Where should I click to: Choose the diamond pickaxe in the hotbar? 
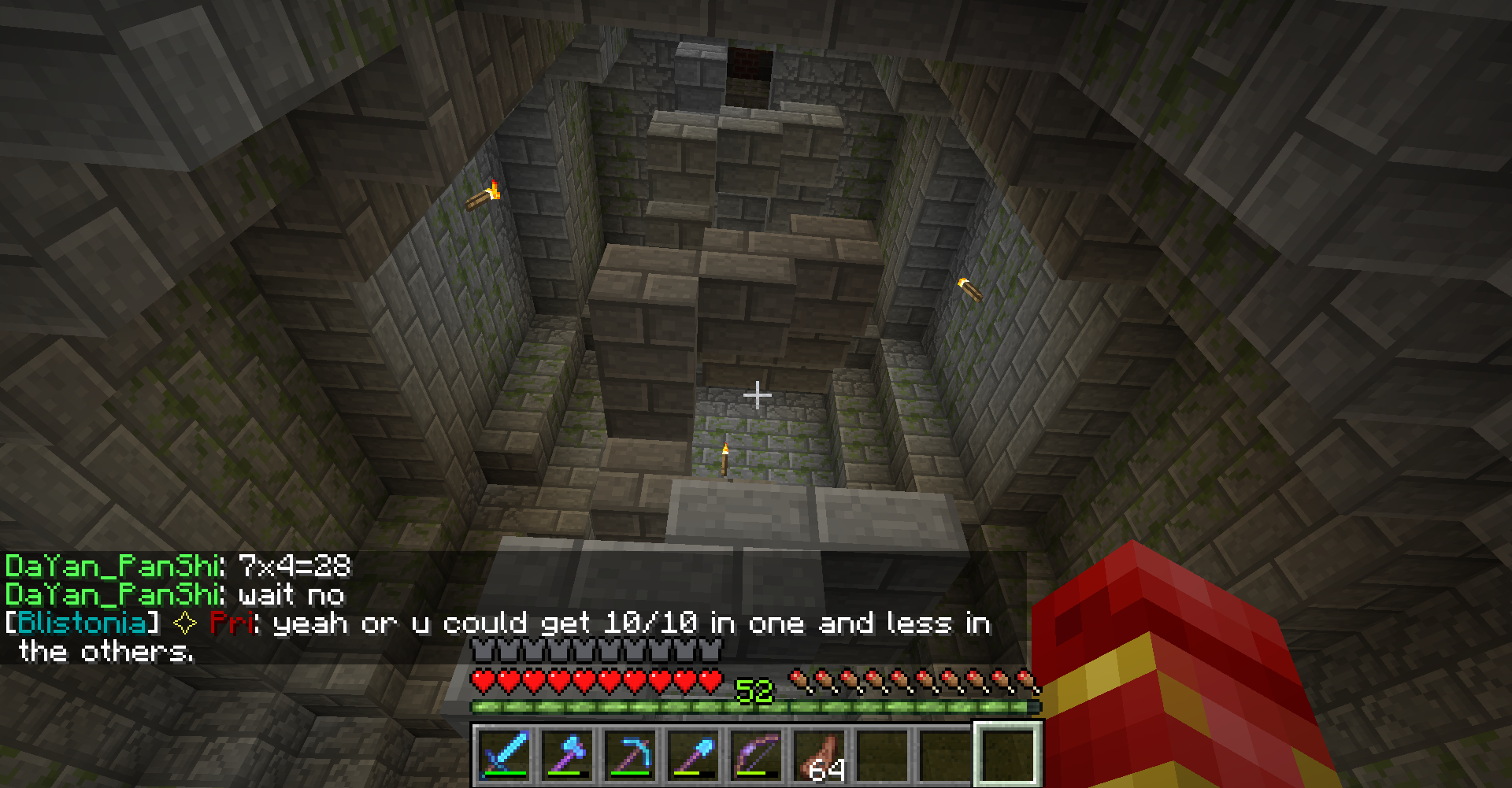coord(631,754)
